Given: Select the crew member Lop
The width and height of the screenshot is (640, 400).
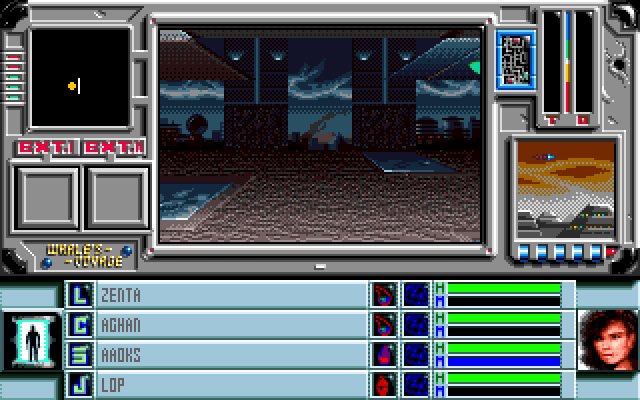Looking at the screenshot, I should [230, 384].
